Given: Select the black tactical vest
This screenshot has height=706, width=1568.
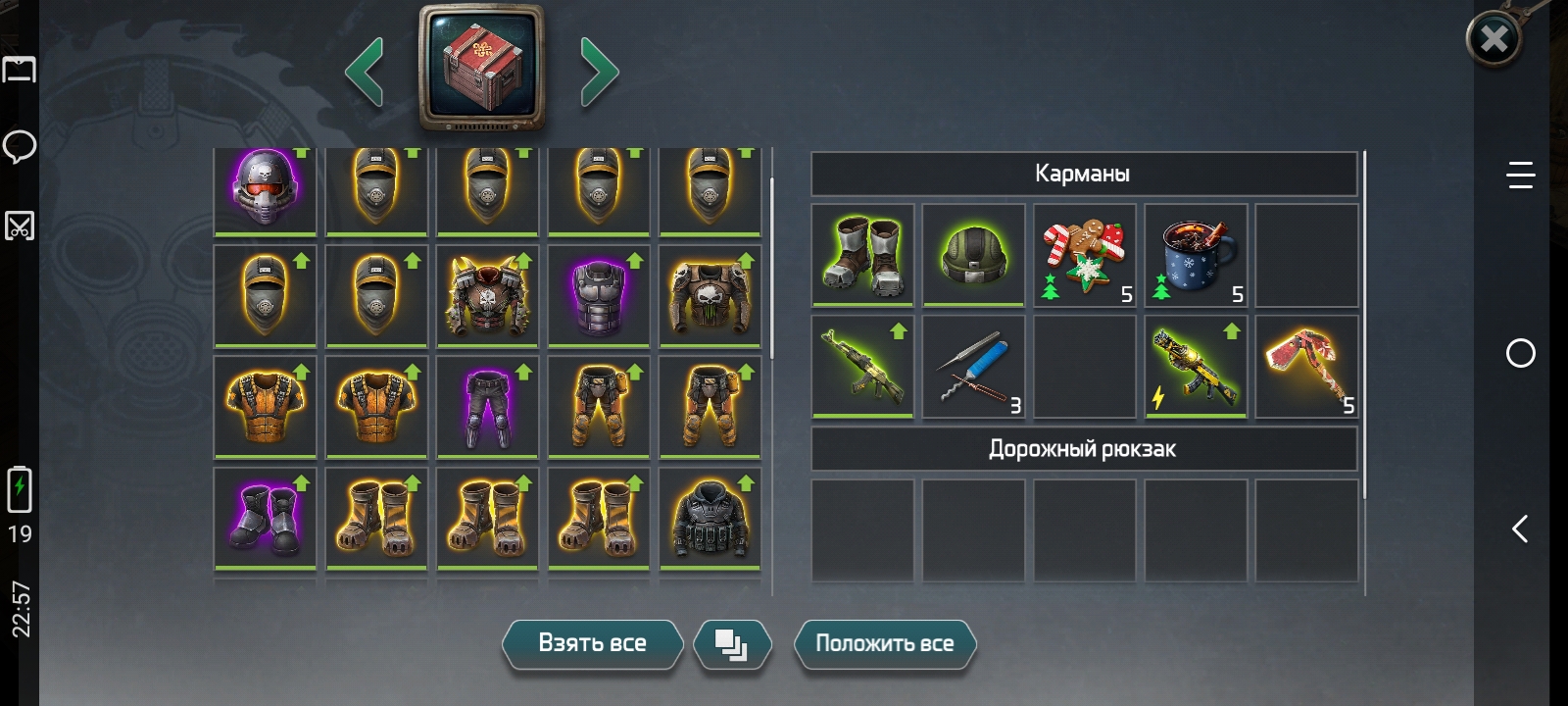Looking at the screenshot, I should click(x=710, y=518).
